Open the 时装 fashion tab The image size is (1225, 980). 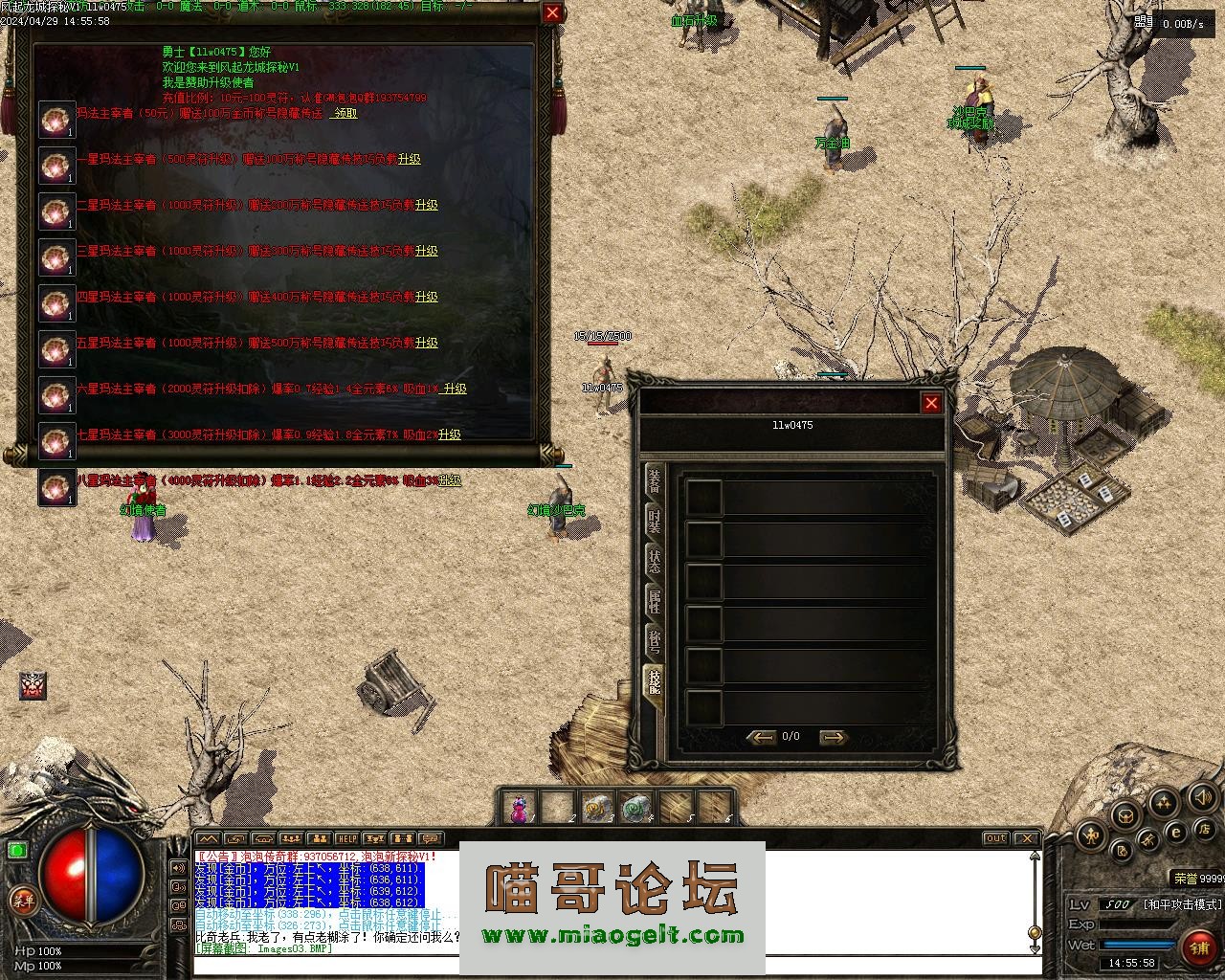(x=655, y=522)
